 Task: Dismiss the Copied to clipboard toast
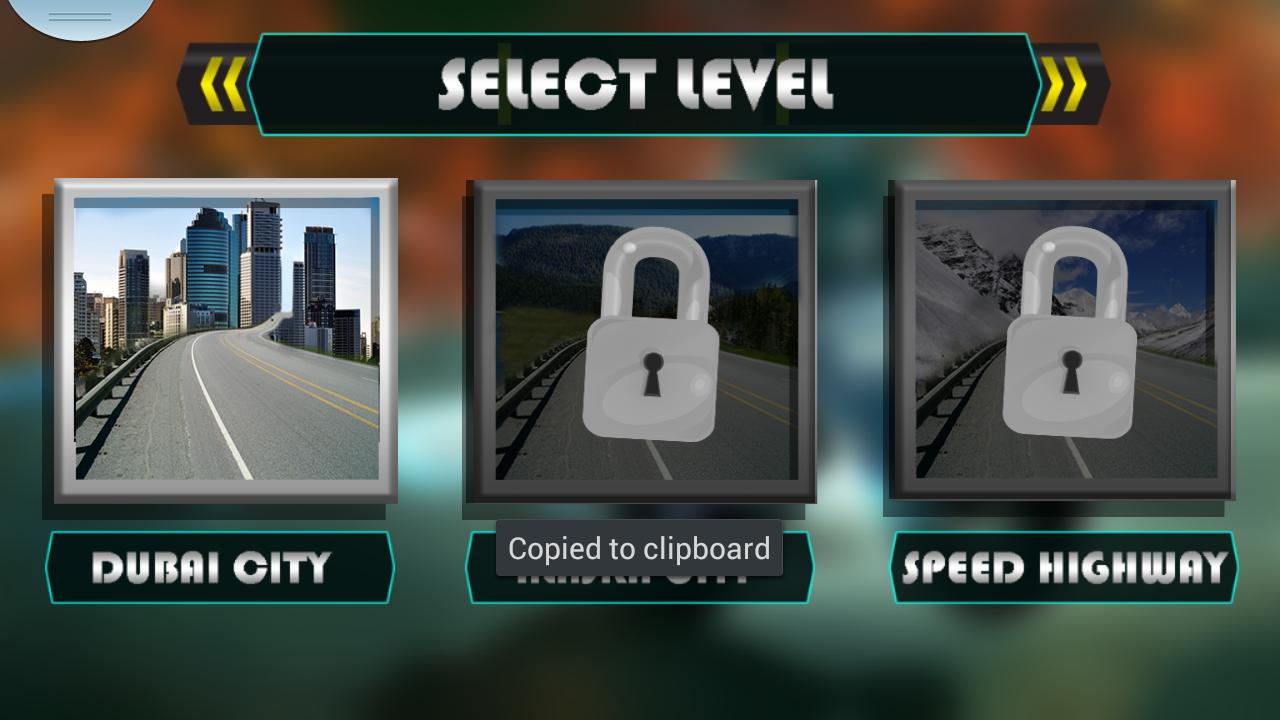click(x=639, y=548)
